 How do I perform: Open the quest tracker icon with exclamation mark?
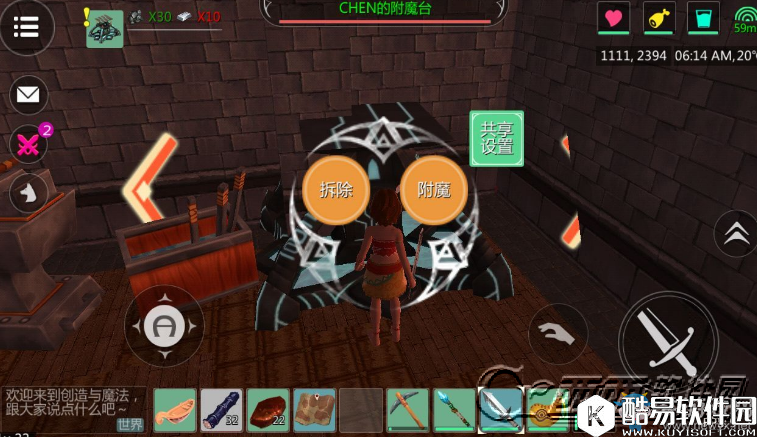(x=103, y=27)
